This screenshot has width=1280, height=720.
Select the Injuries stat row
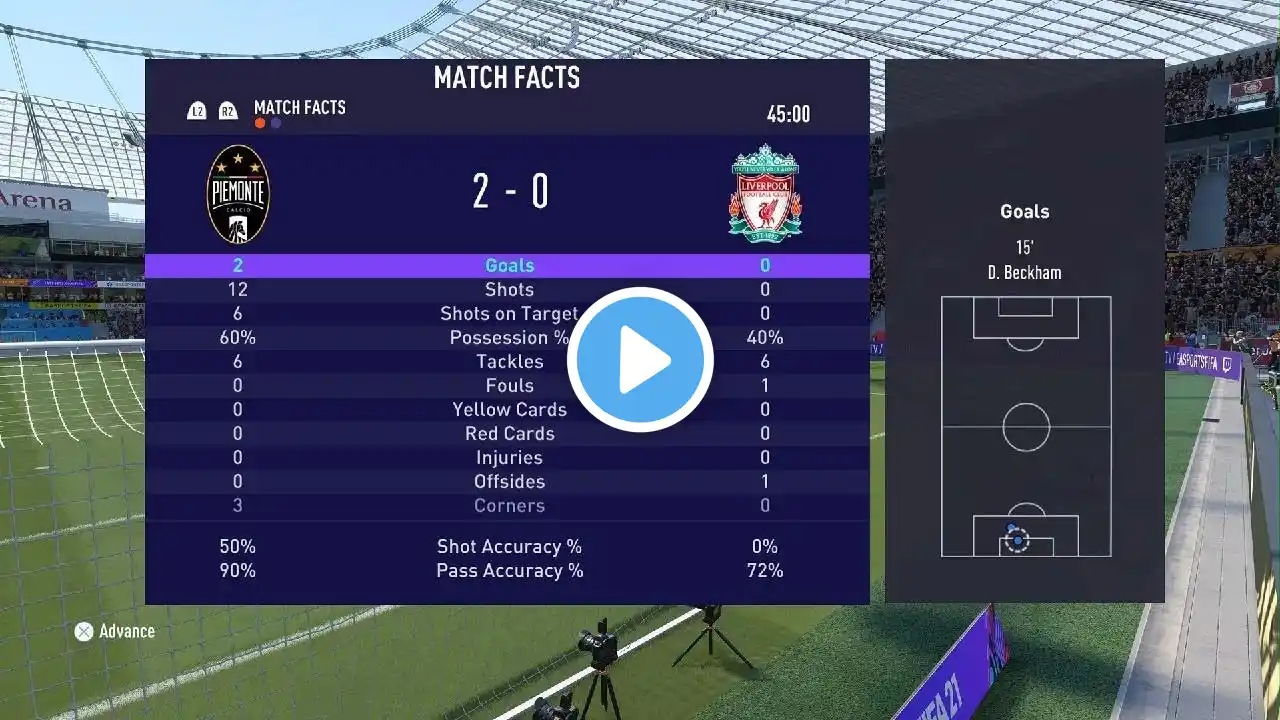tap(509, 458)
